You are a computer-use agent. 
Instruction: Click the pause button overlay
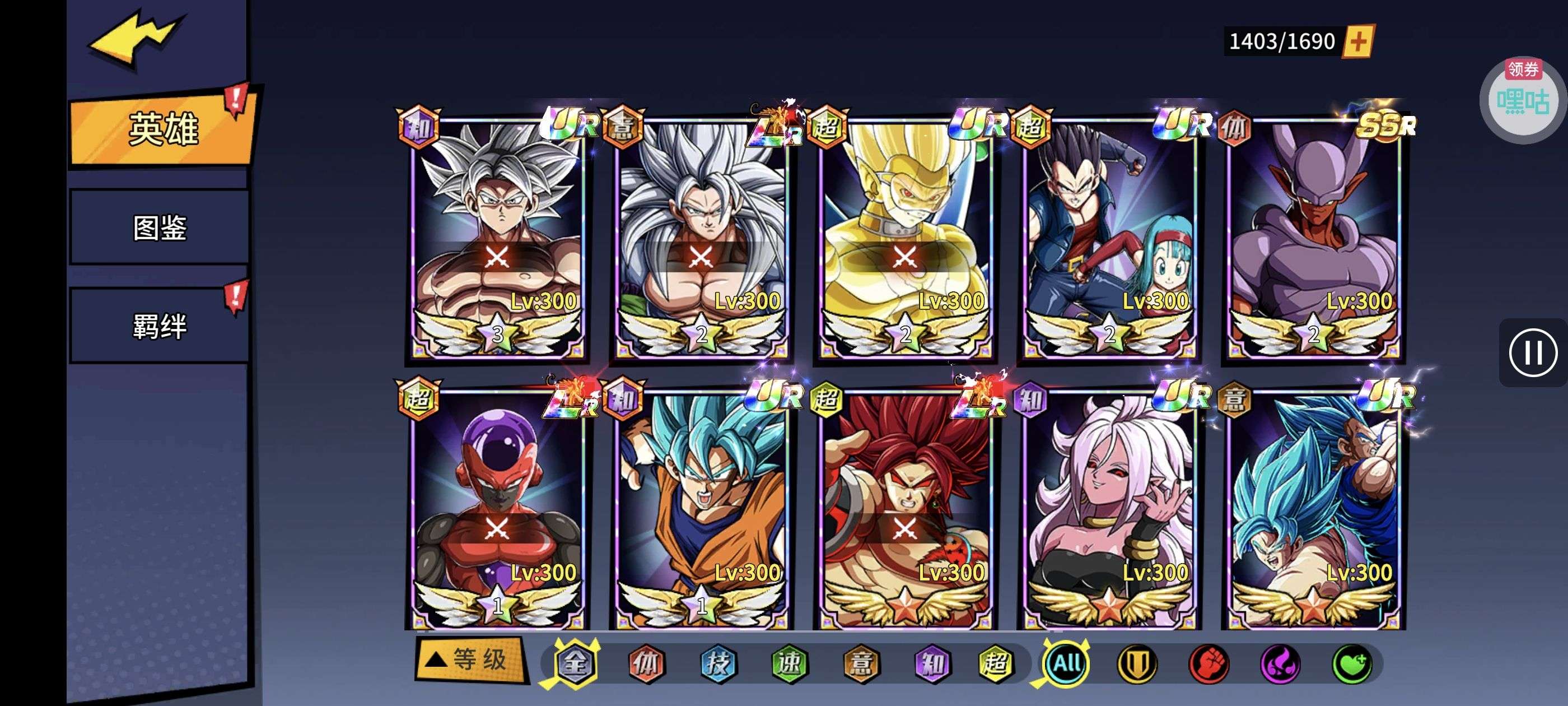1532,352
